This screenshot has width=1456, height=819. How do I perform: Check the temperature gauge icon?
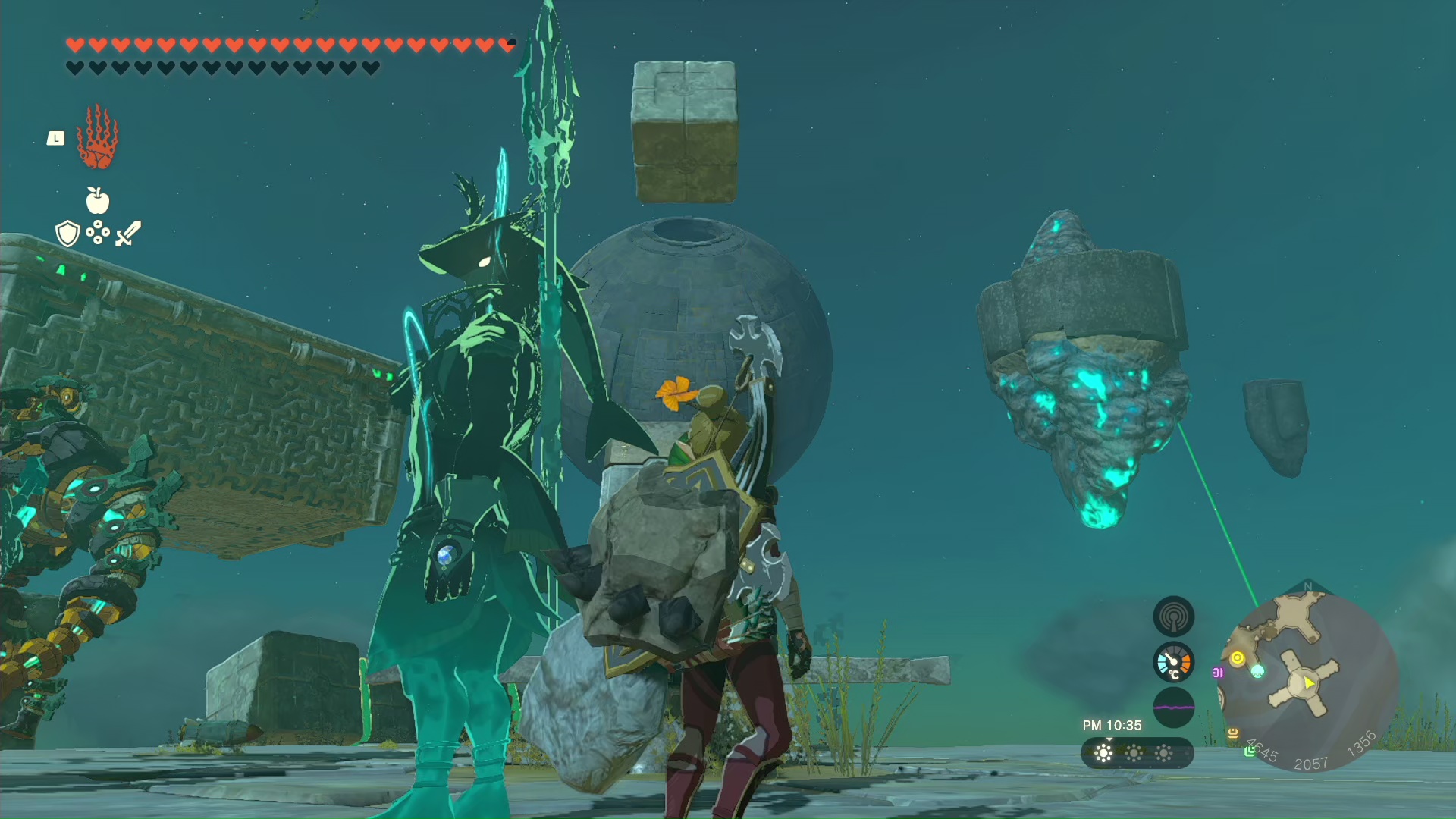[1173, 663]
